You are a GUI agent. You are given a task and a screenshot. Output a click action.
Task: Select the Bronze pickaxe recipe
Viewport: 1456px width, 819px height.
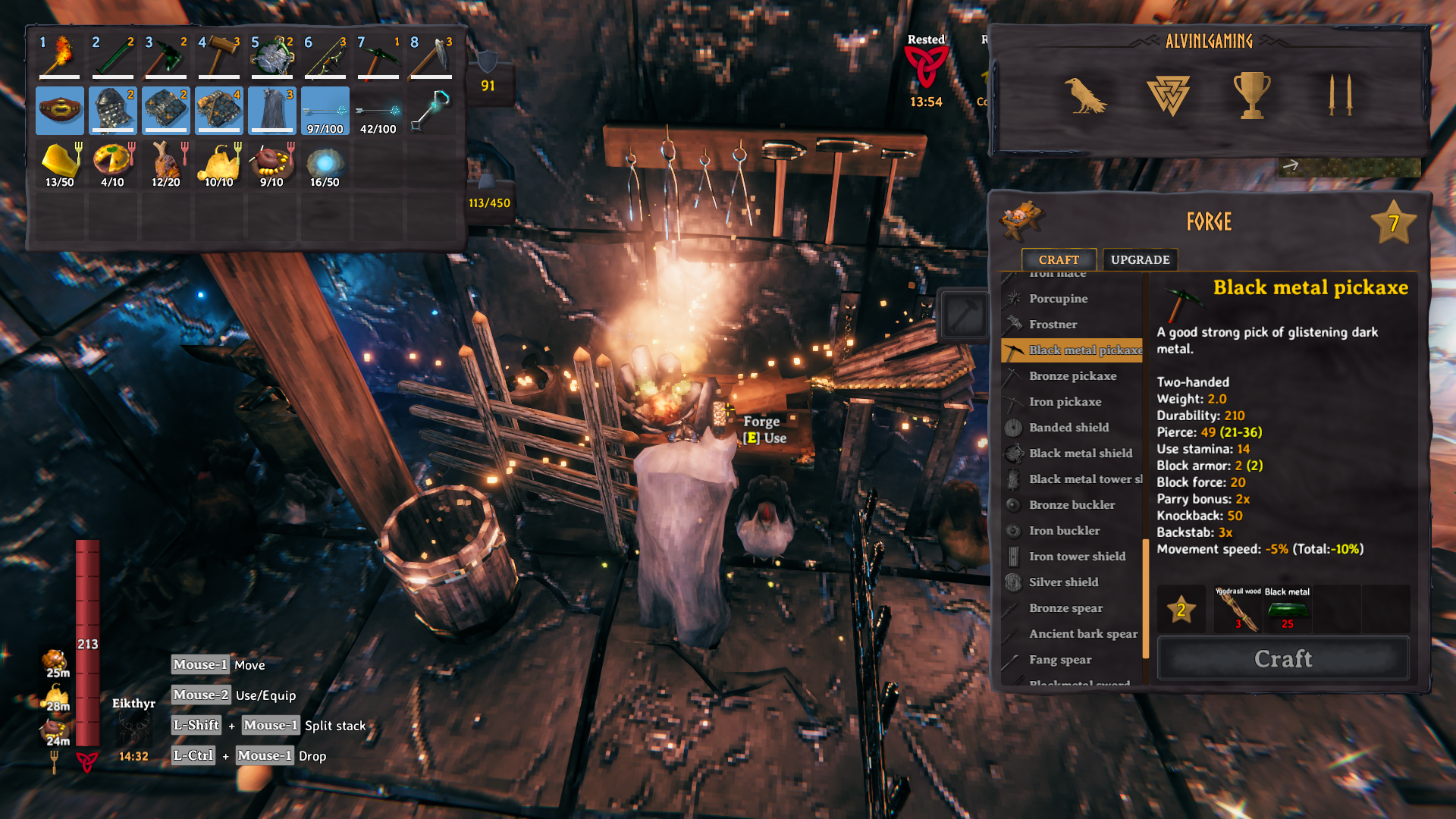pyautogui.click(x=1072, y=376)
